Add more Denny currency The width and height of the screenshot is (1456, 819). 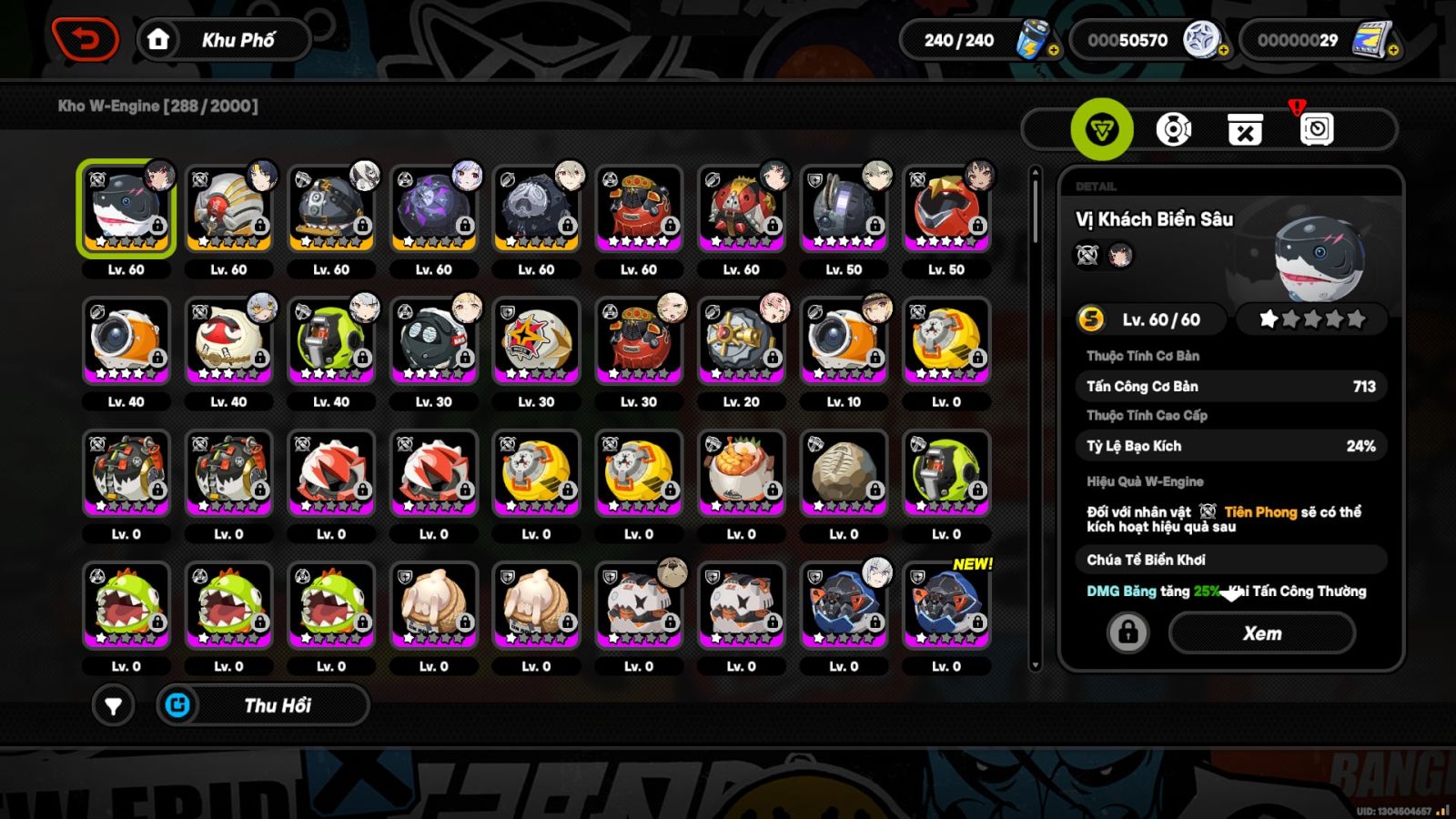pyautogui.click(x=1223, y=51)
